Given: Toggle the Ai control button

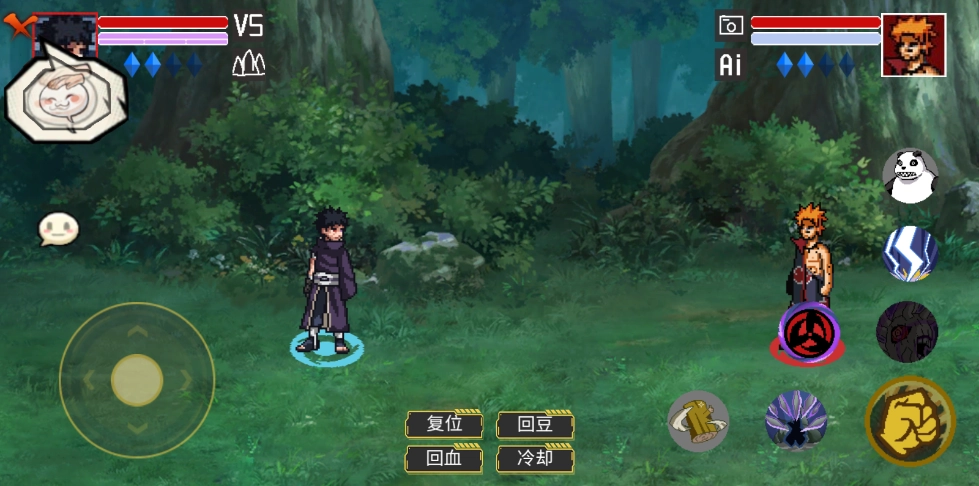Looking at the screenshot, I should coord(731,66).
